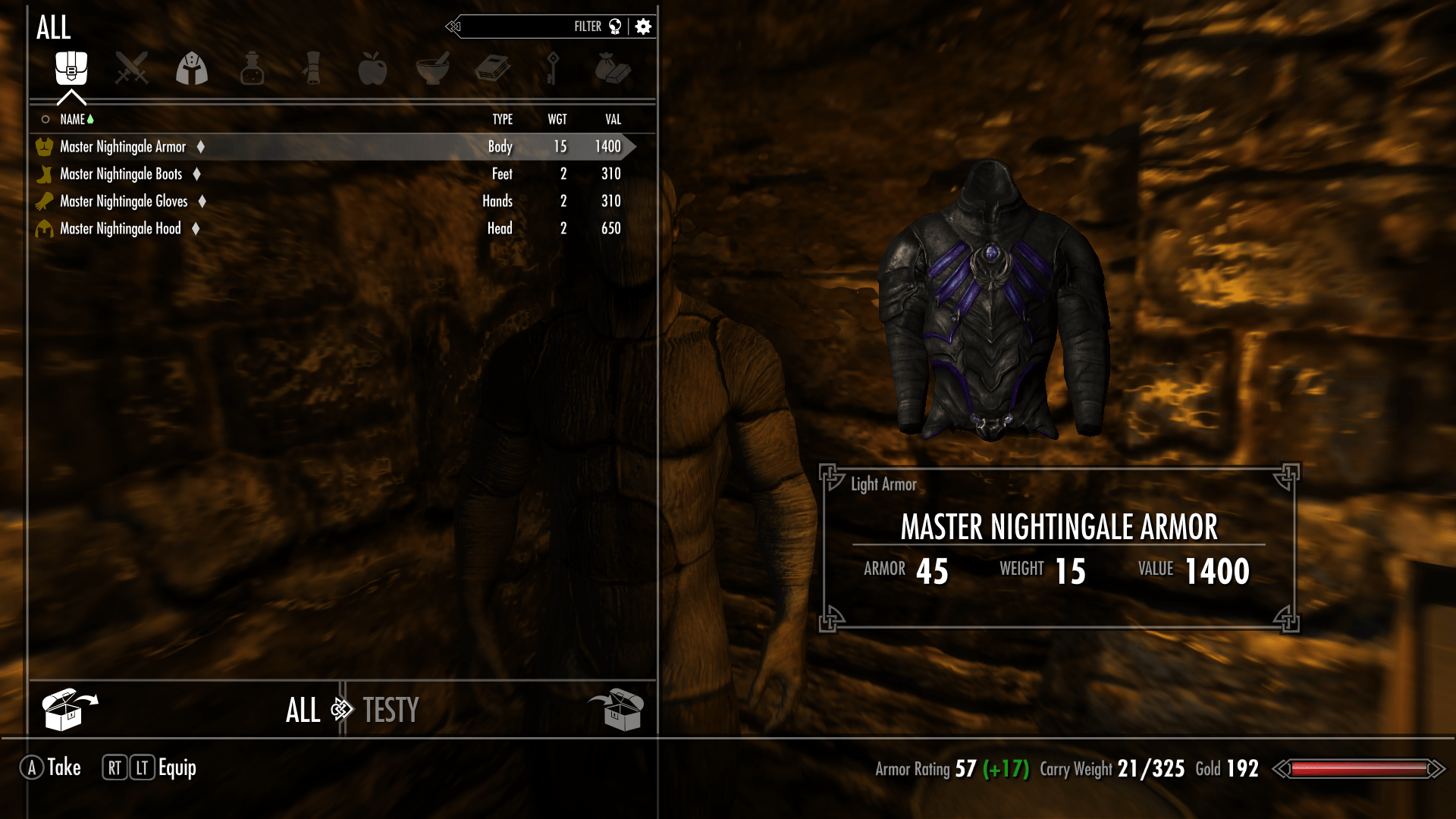Open the gear settings icon

643,27
